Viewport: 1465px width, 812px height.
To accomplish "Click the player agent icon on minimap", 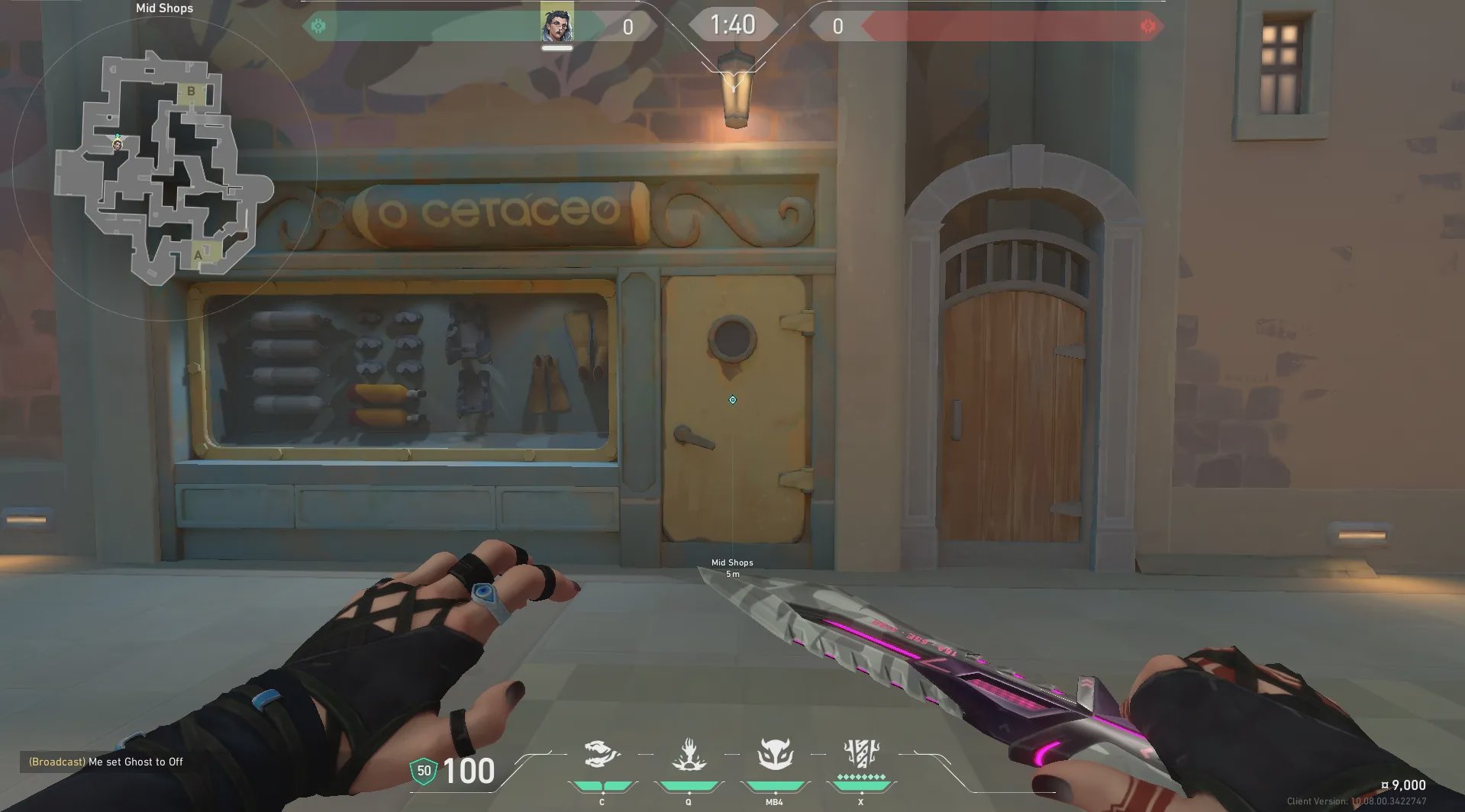I will click(x=118, y=144).
